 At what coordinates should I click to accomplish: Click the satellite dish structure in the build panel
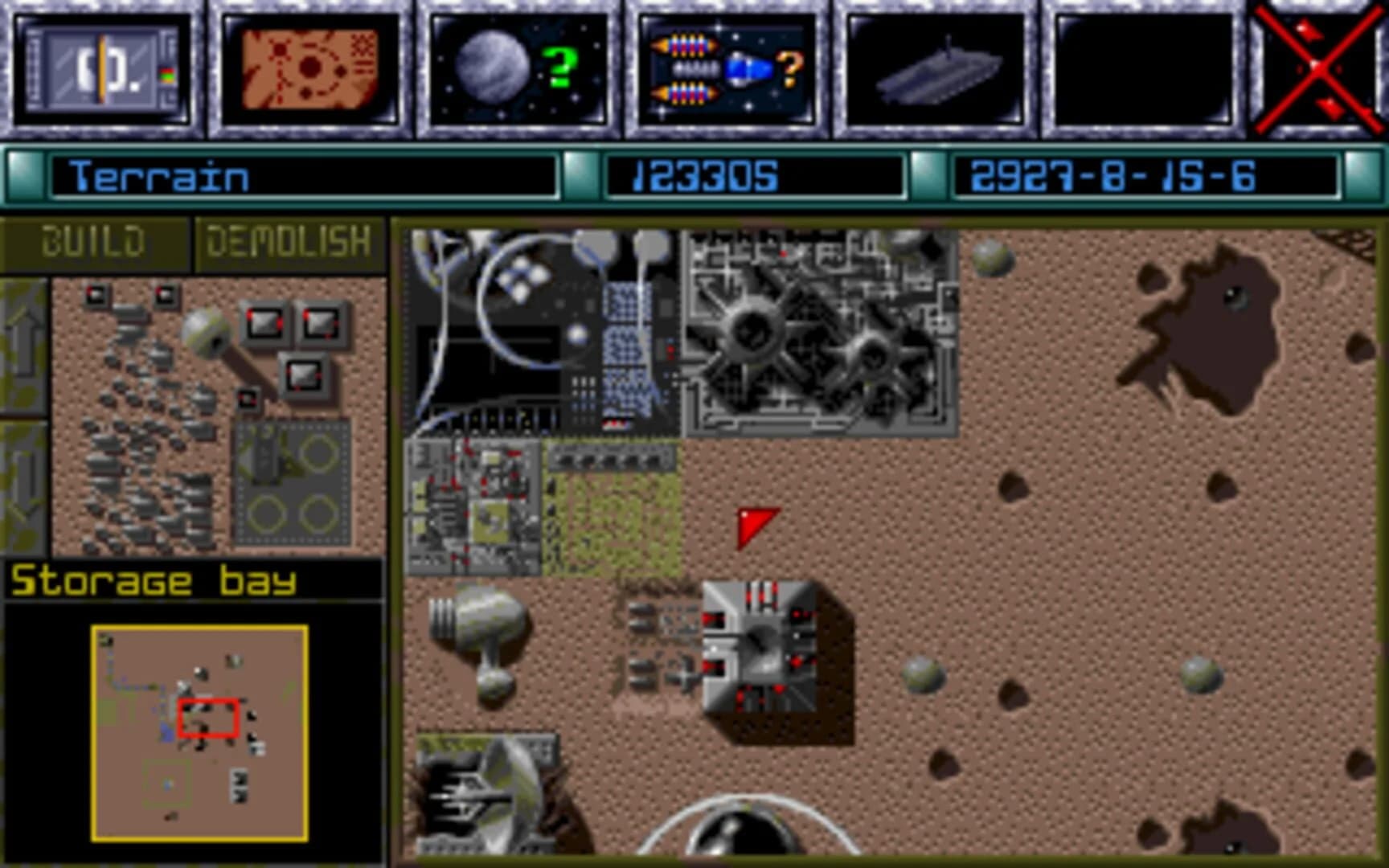tap(209, 330)
